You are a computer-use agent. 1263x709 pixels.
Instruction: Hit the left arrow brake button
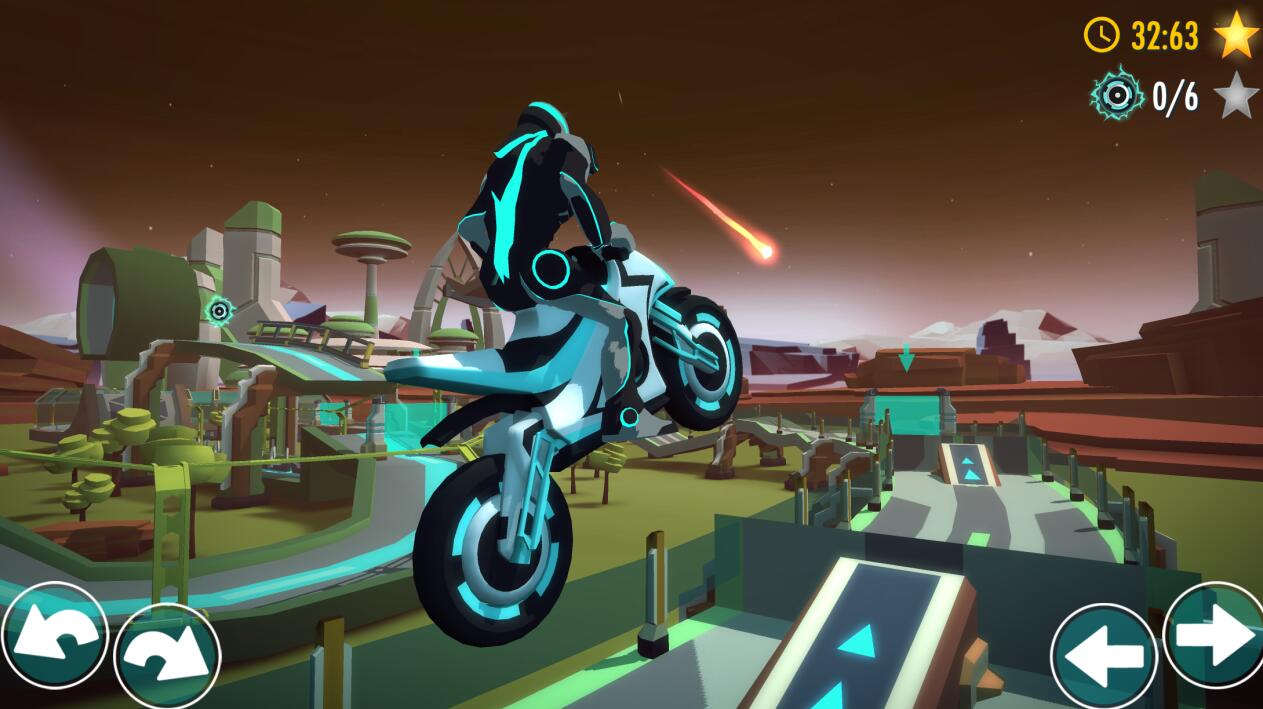(x=1104, y=656)
